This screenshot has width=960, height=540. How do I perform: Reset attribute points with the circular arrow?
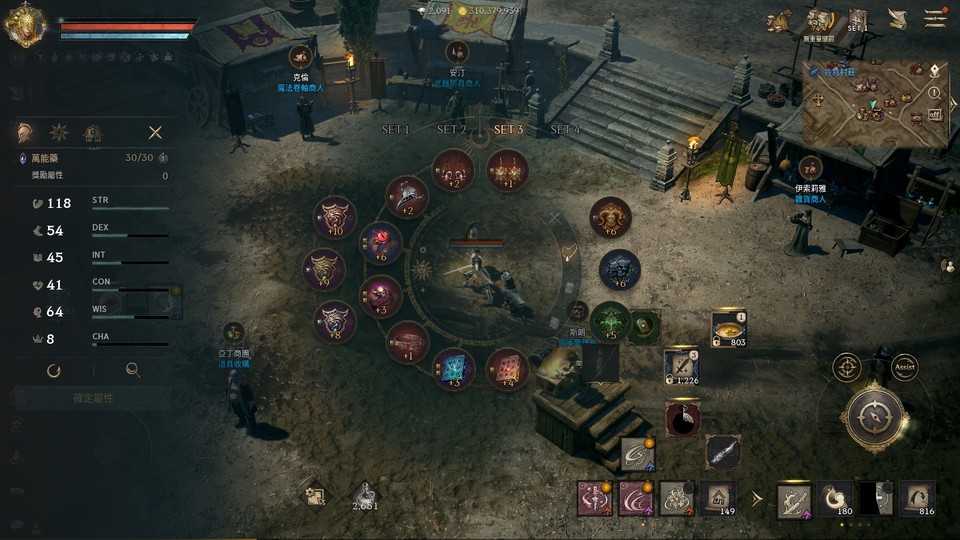pos(54,370)
